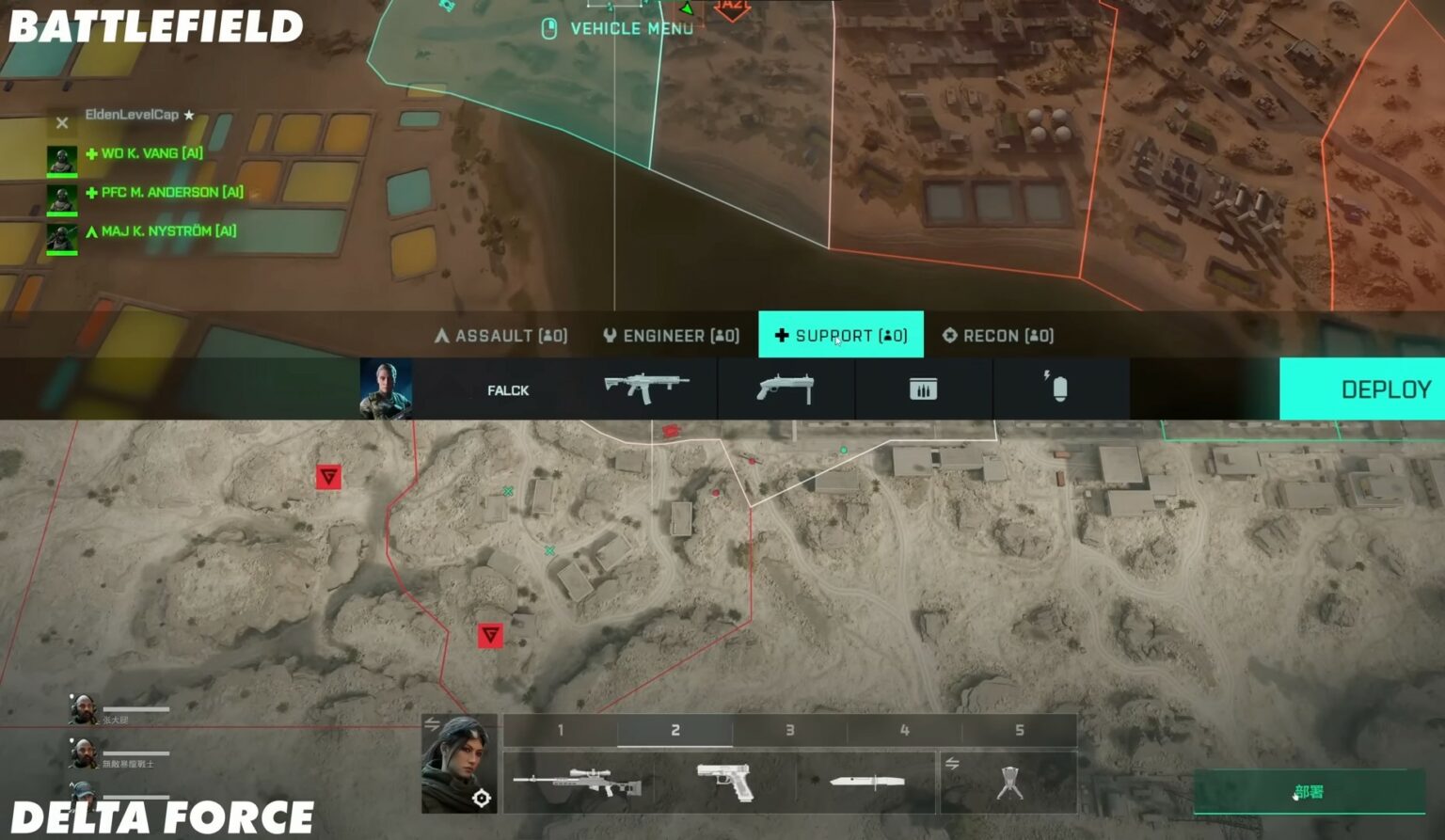Viewport: 1445px width, 840px height.
Task: Select loadout slot 2 with the highlighted underline
Action: [674, 729]
